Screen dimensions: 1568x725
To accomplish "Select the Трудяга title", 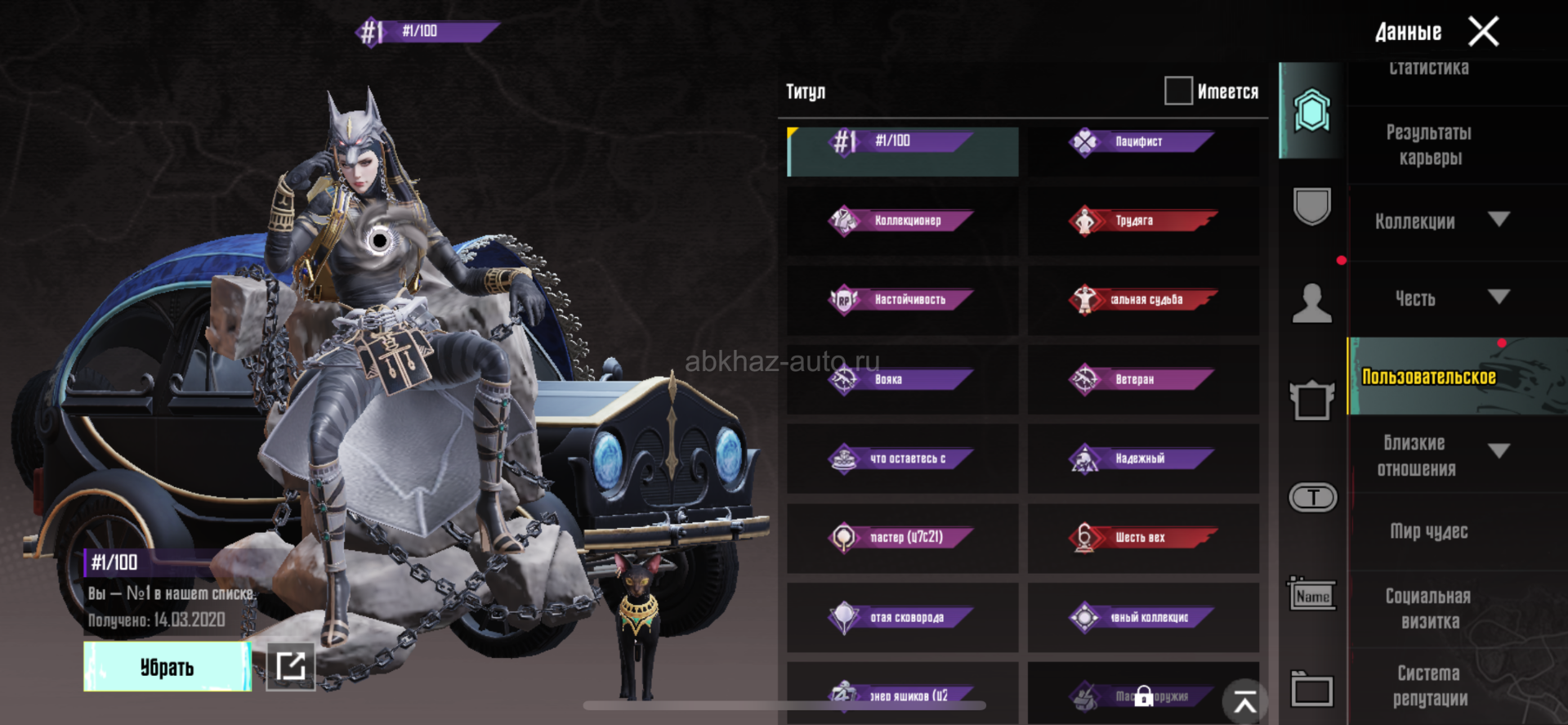I will (x=1142, y=221).
